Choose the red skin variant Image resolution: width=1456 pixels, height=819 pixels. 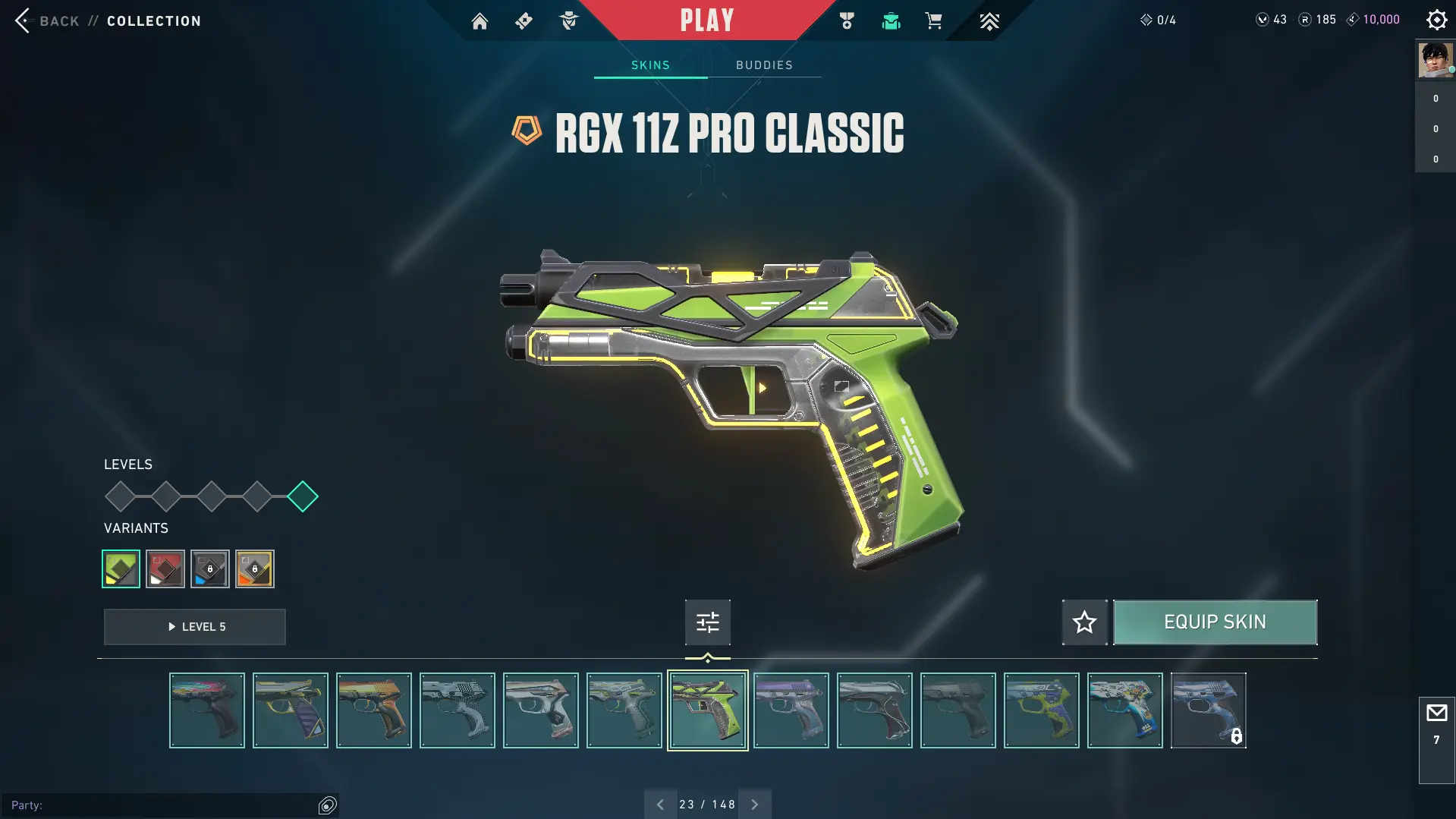click(x=165, y=569)
